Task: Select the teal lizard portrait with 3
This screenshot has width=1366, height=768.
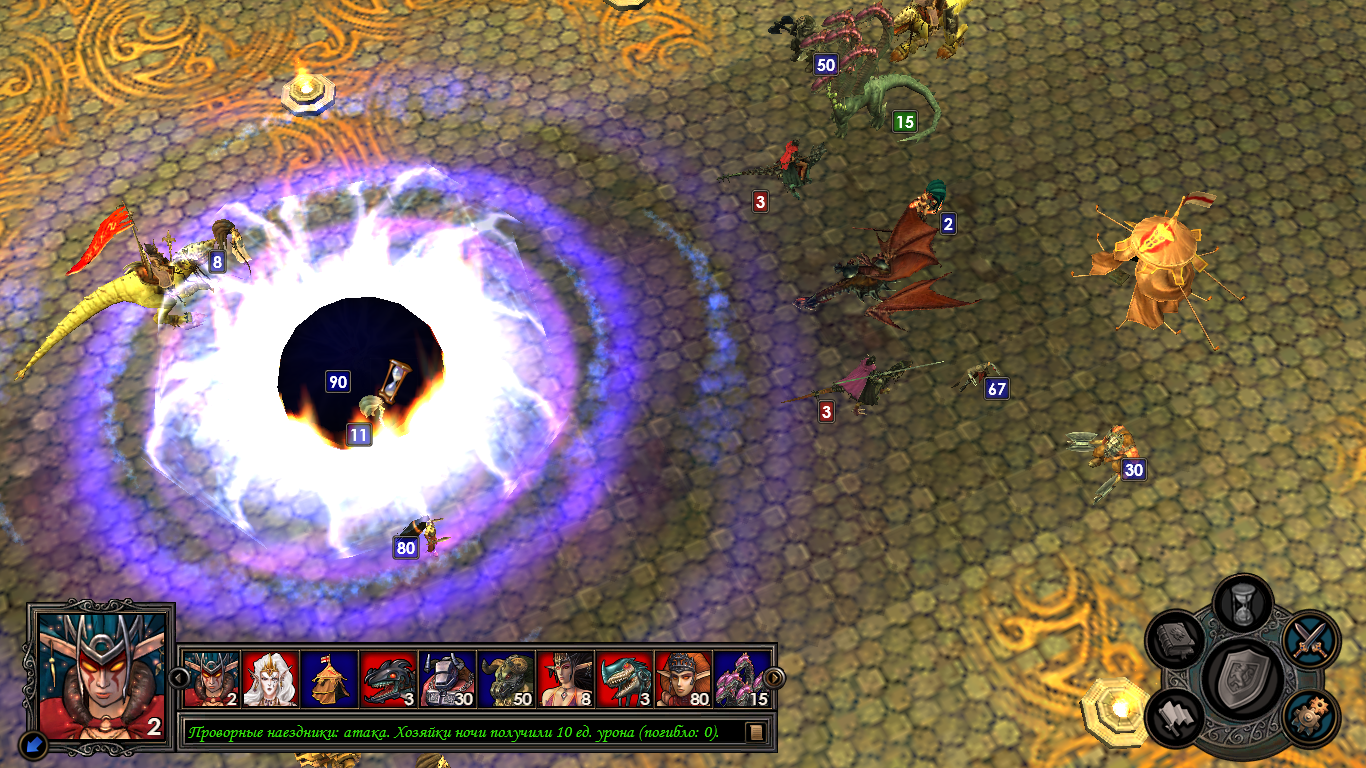Action: (x=625, y=679)
